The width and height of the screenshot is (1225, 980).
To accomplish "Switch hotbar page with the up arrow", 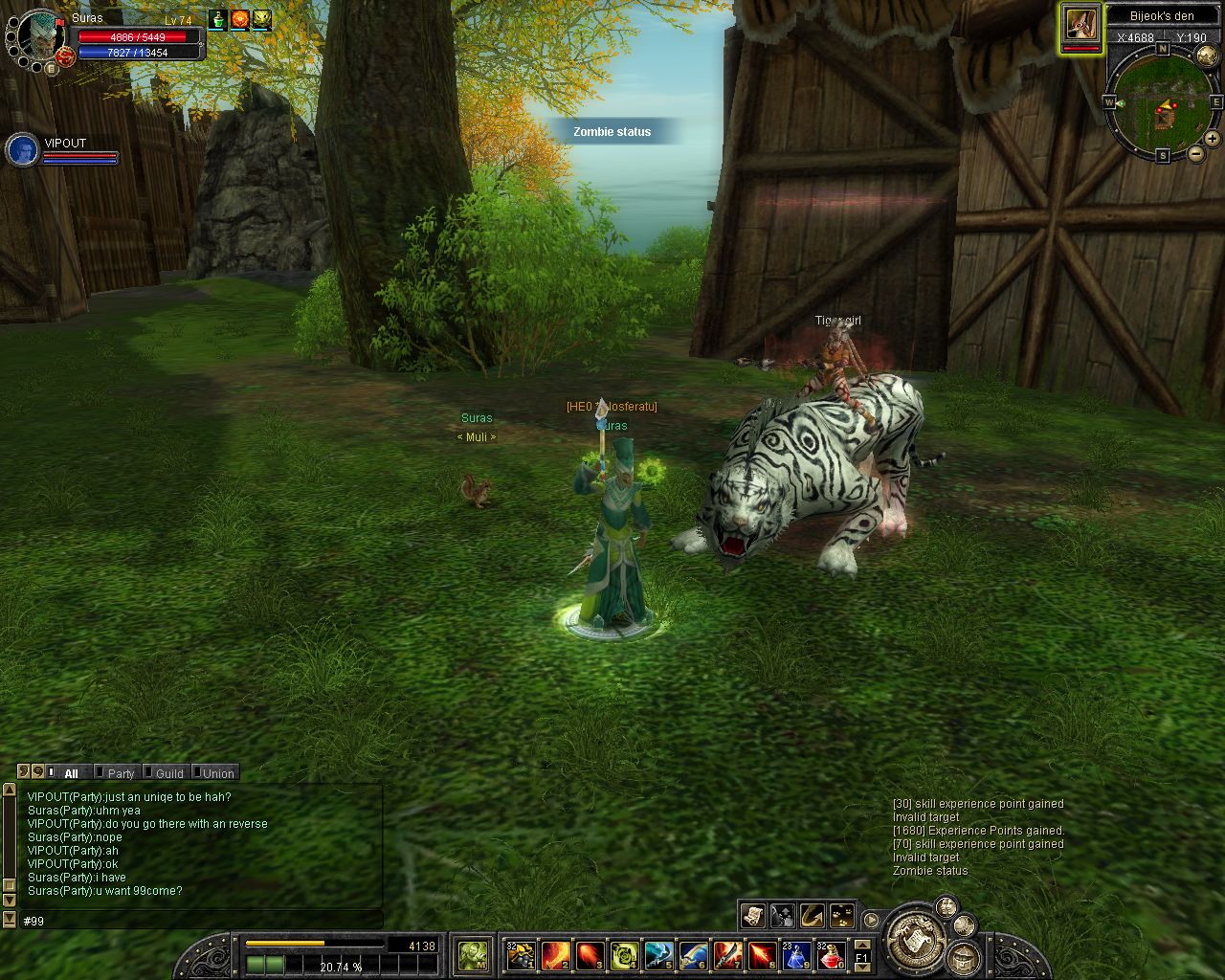I will (861, 946).
